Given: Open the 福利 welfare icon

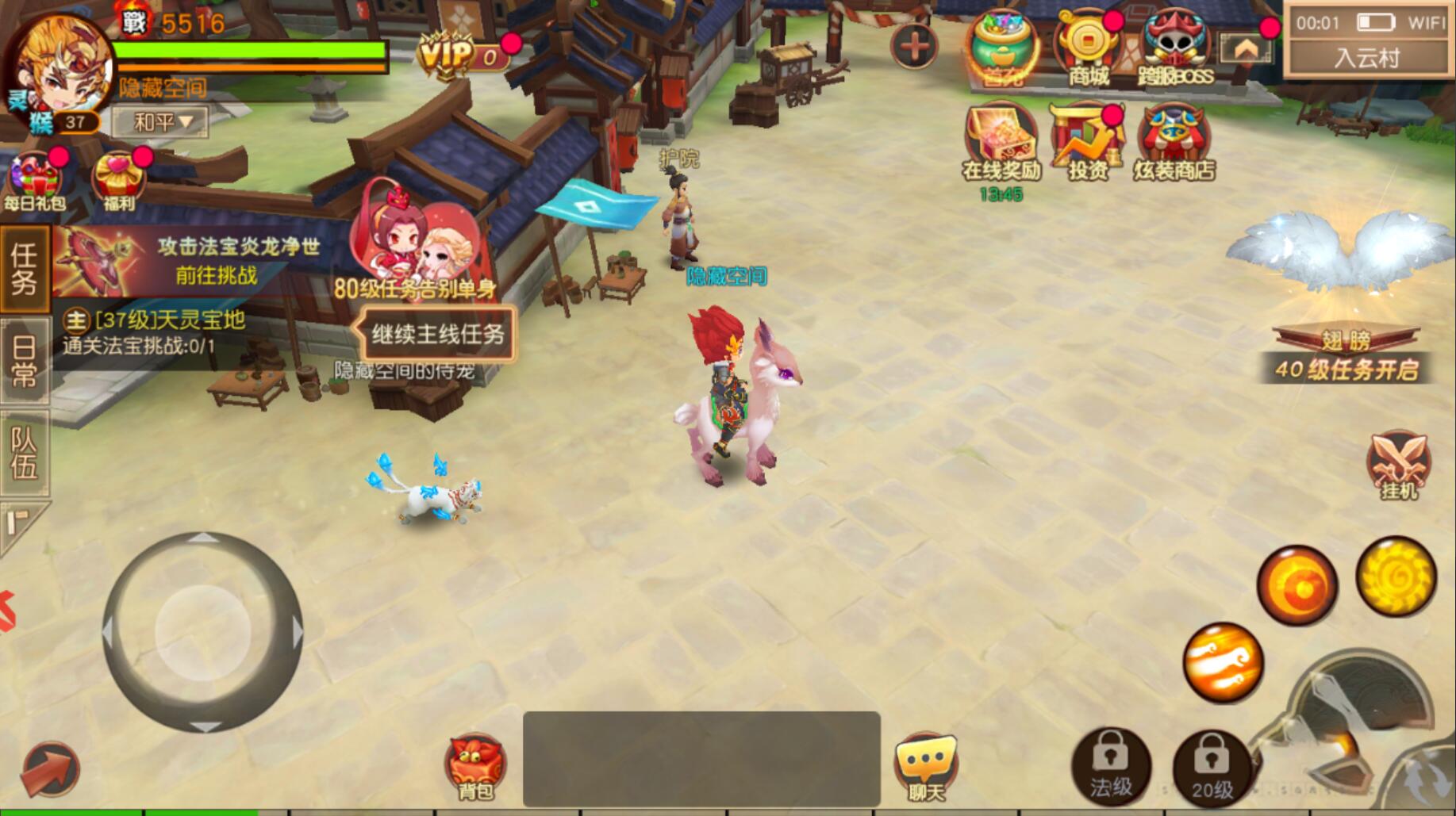Looking at the screenshot, I should click(x=119, y=181).
